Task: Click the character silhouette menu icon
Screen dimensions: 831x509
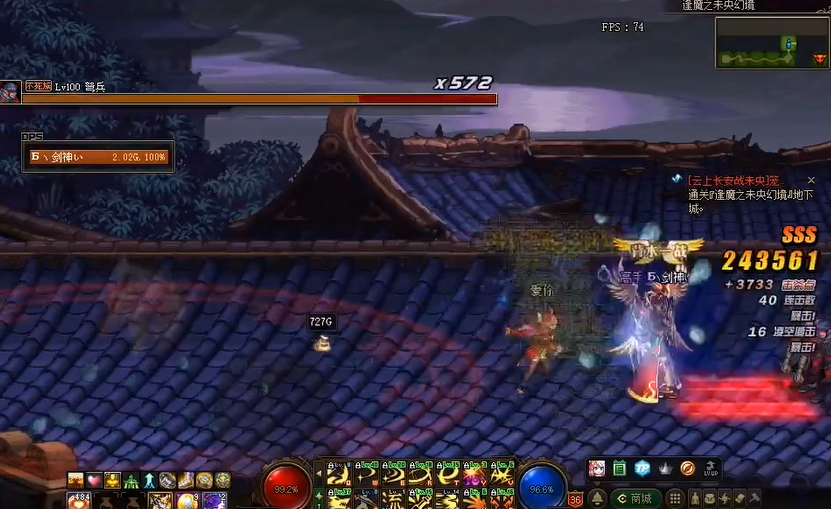Action: tap(699, 498)
